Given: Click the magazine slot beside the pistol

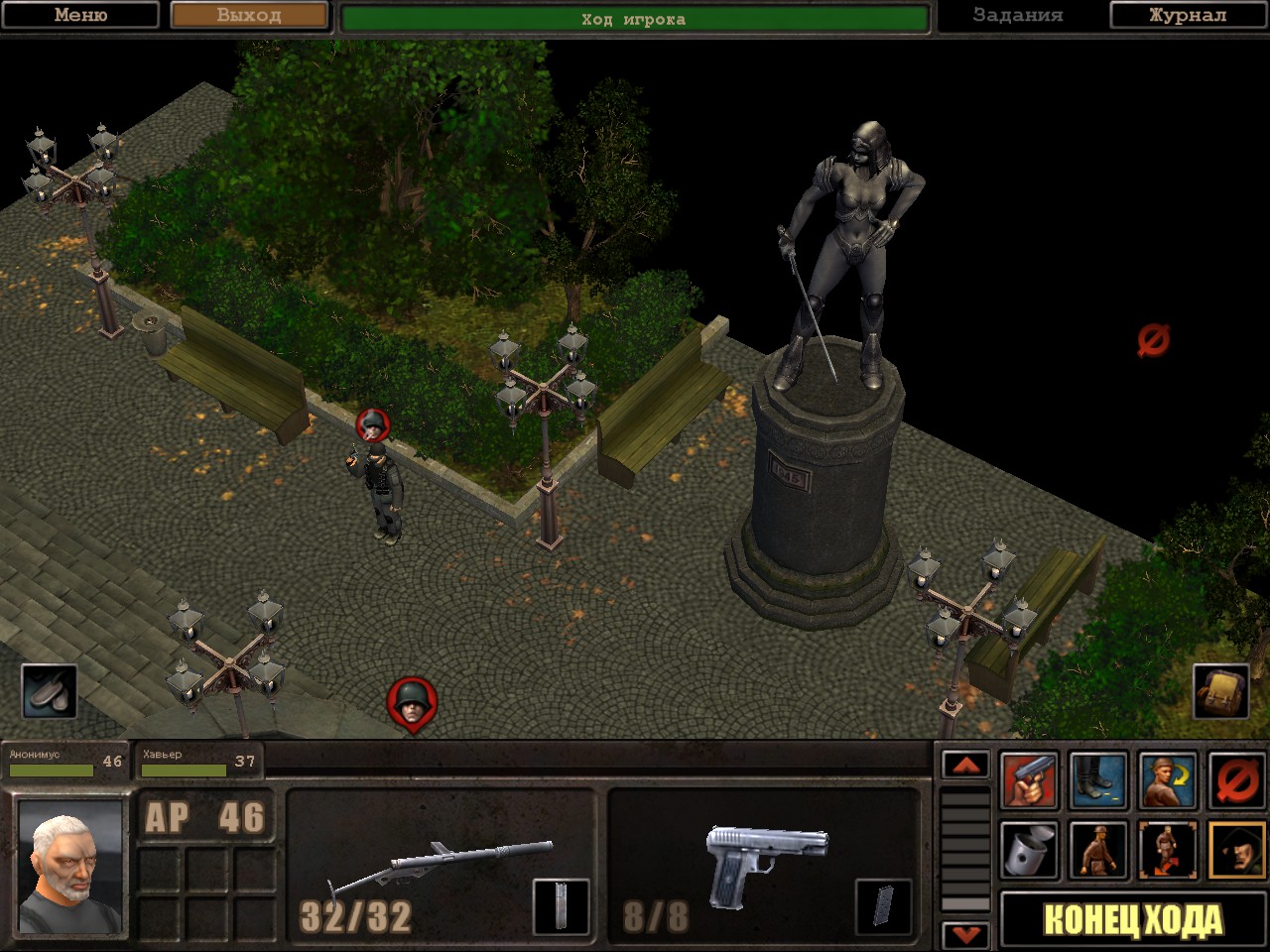Looking at the screenshot, I should pos(883,906).
